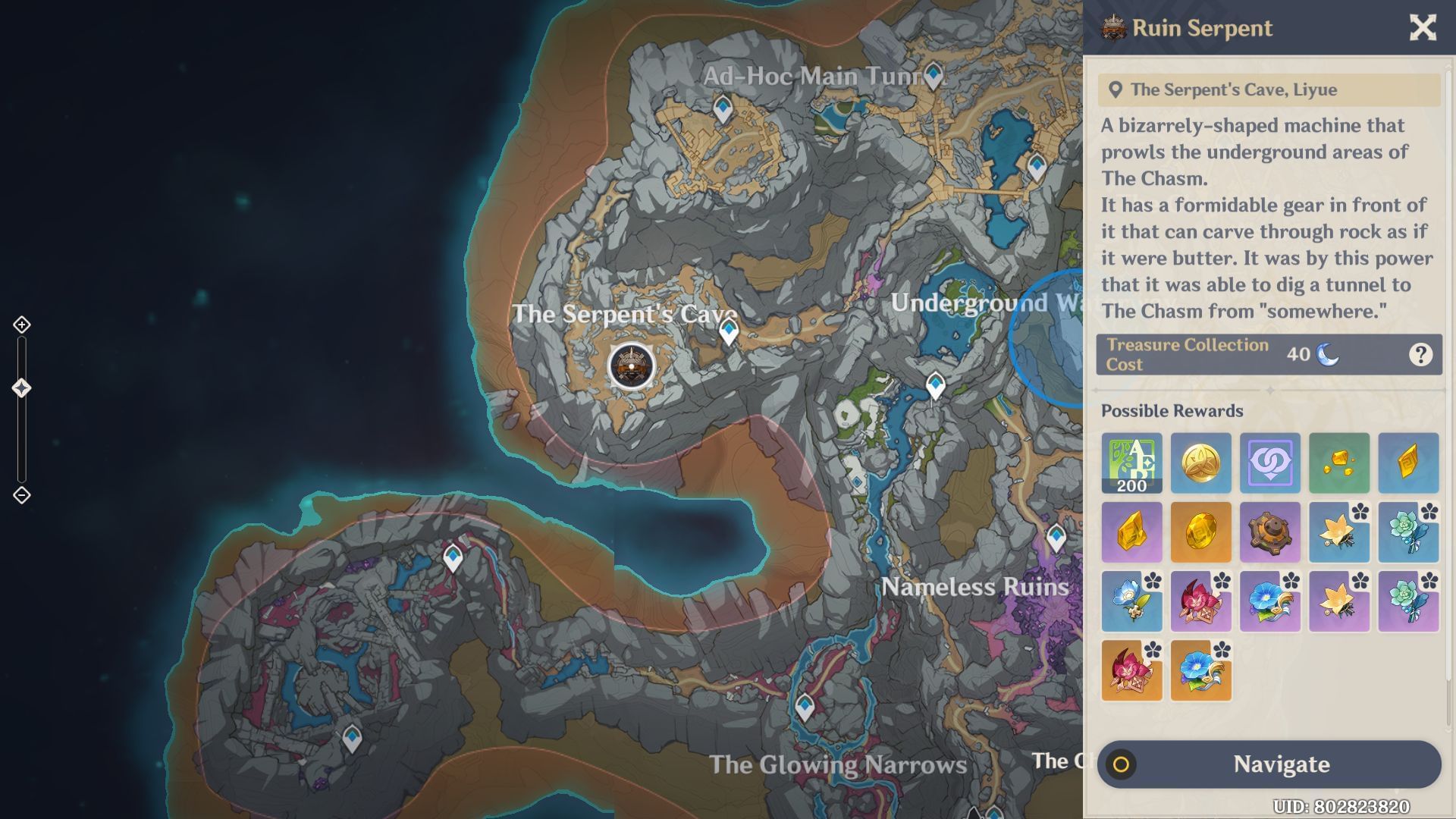1456x819 pixels.
Task: Select the Mora reward icon
Action: pyautogui.click(x=1200, y=463)
